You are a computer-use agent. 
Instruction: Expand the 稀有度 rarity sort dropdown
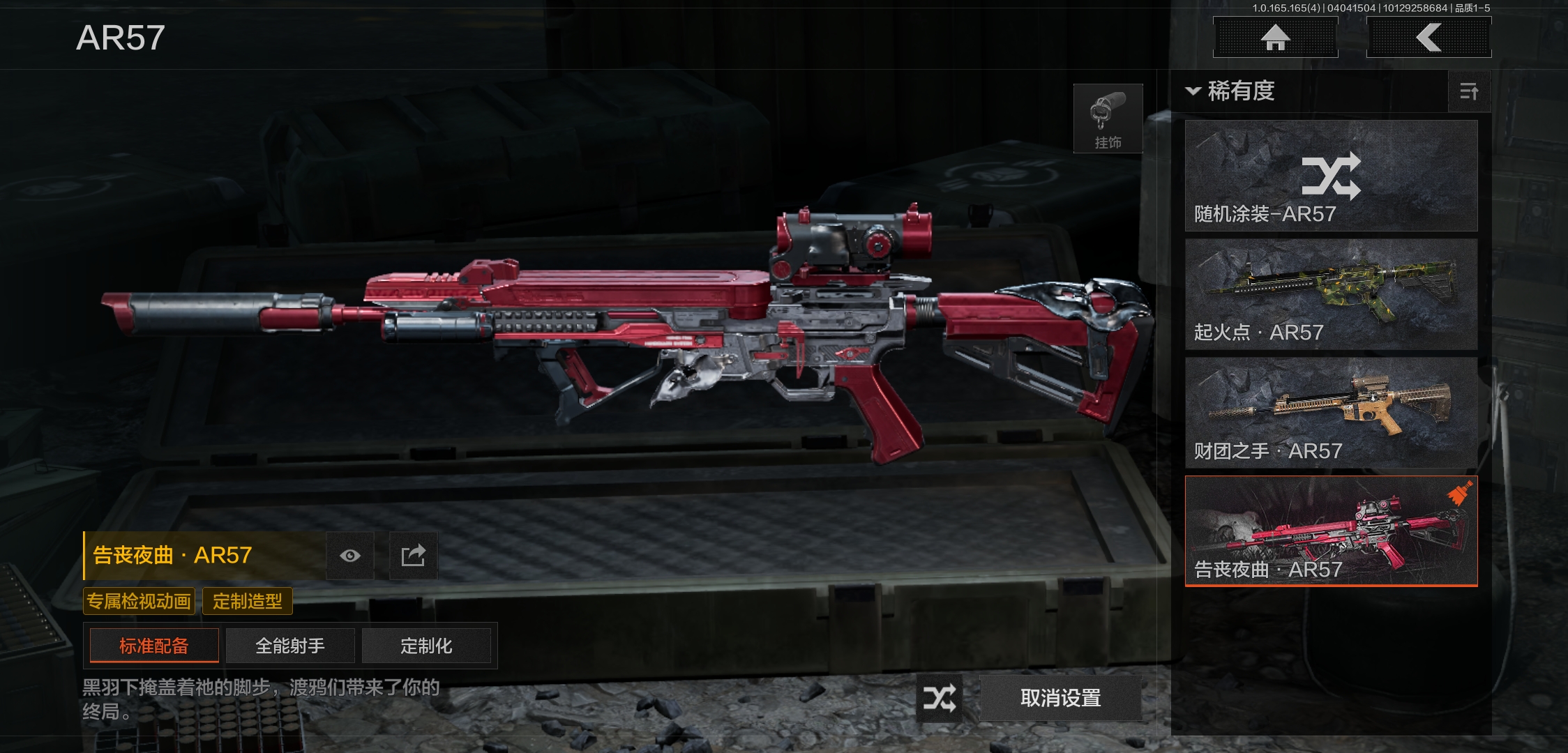[1231, 91]
